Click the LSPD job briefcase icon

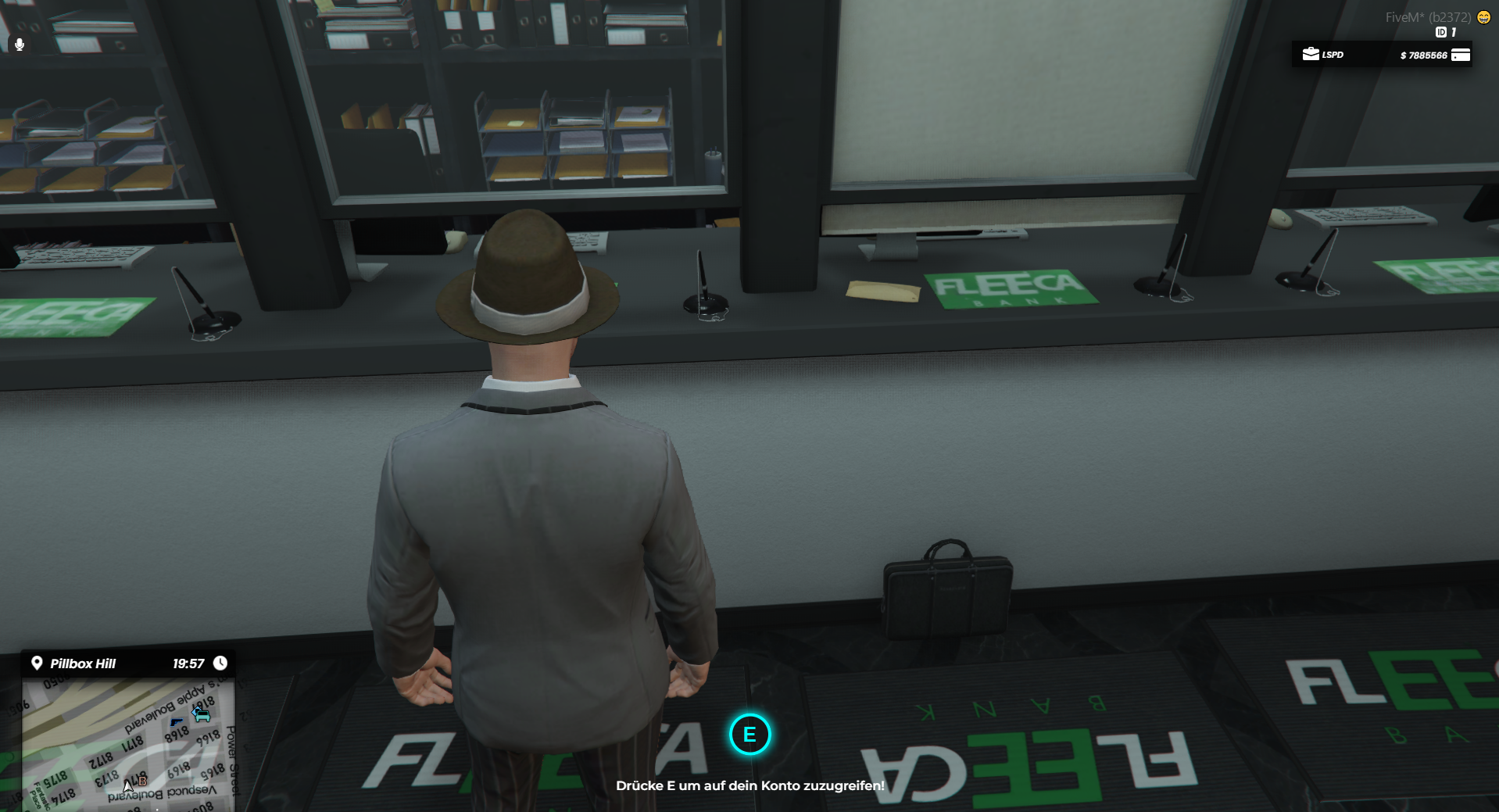[x=1311, y=54]
